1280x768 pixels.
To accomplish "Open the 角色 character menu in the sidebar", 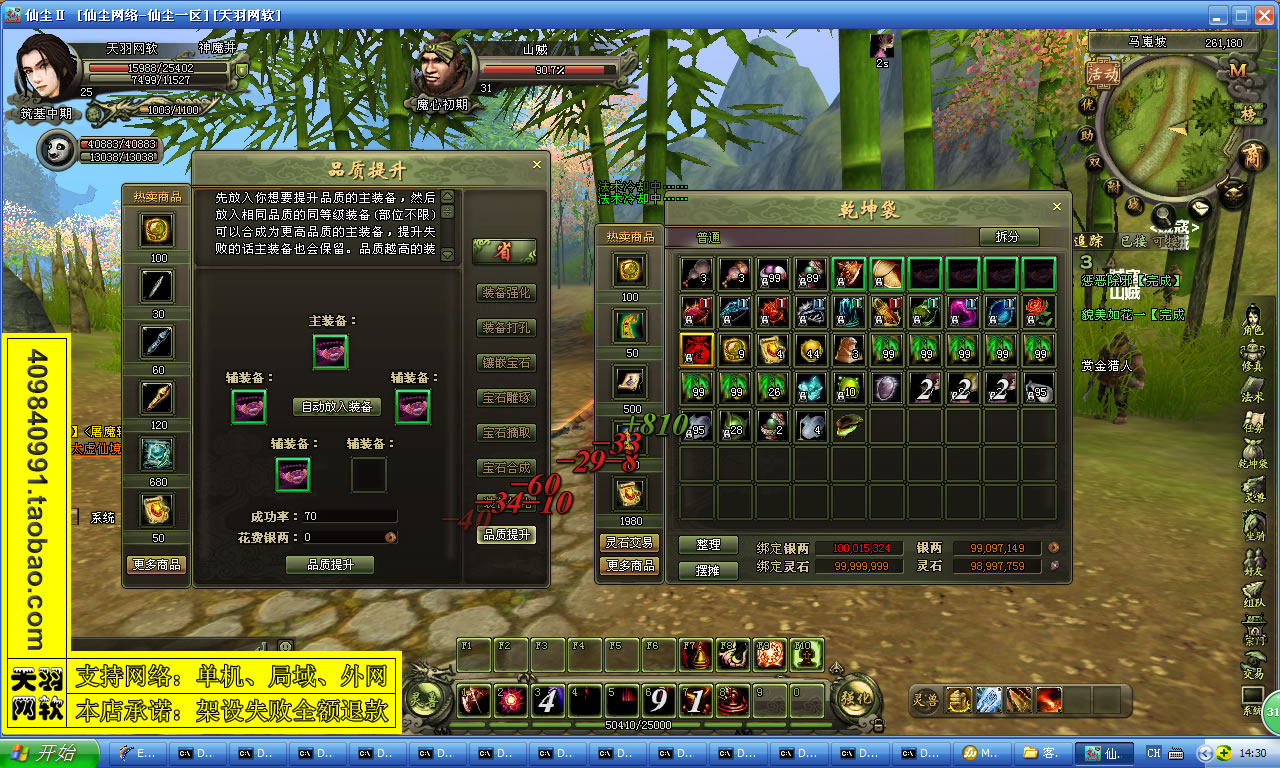I will click(x=1253, y=321).
